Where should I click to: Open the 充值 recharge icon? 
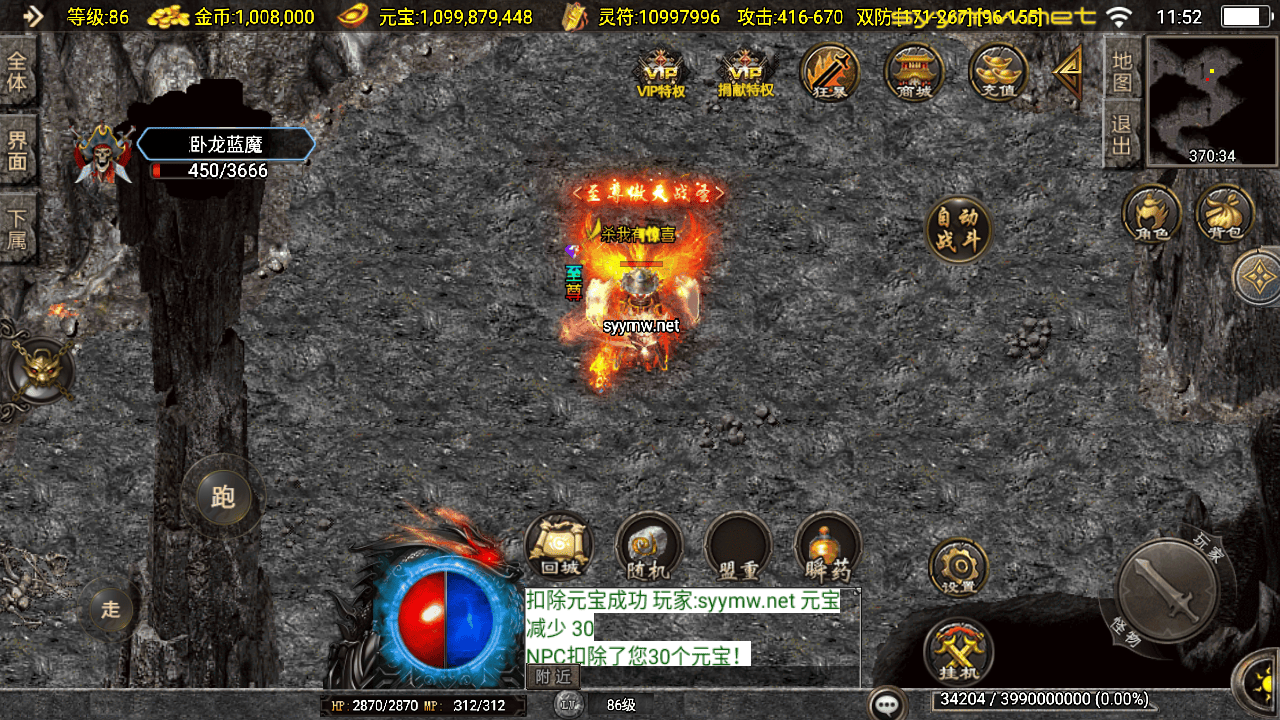(x=998, y=73)
